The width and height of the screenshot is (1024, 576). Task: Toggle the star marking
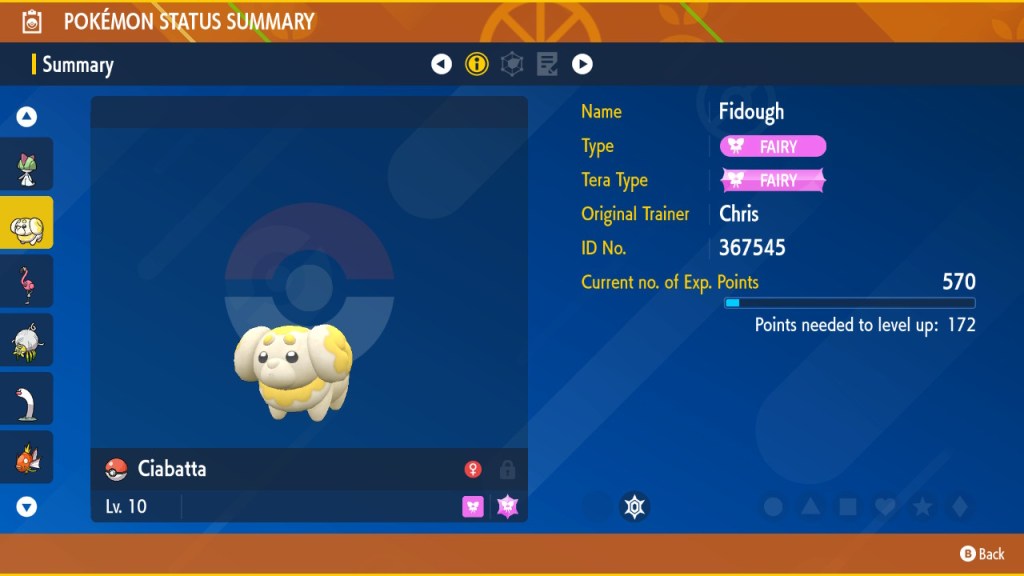922,507
